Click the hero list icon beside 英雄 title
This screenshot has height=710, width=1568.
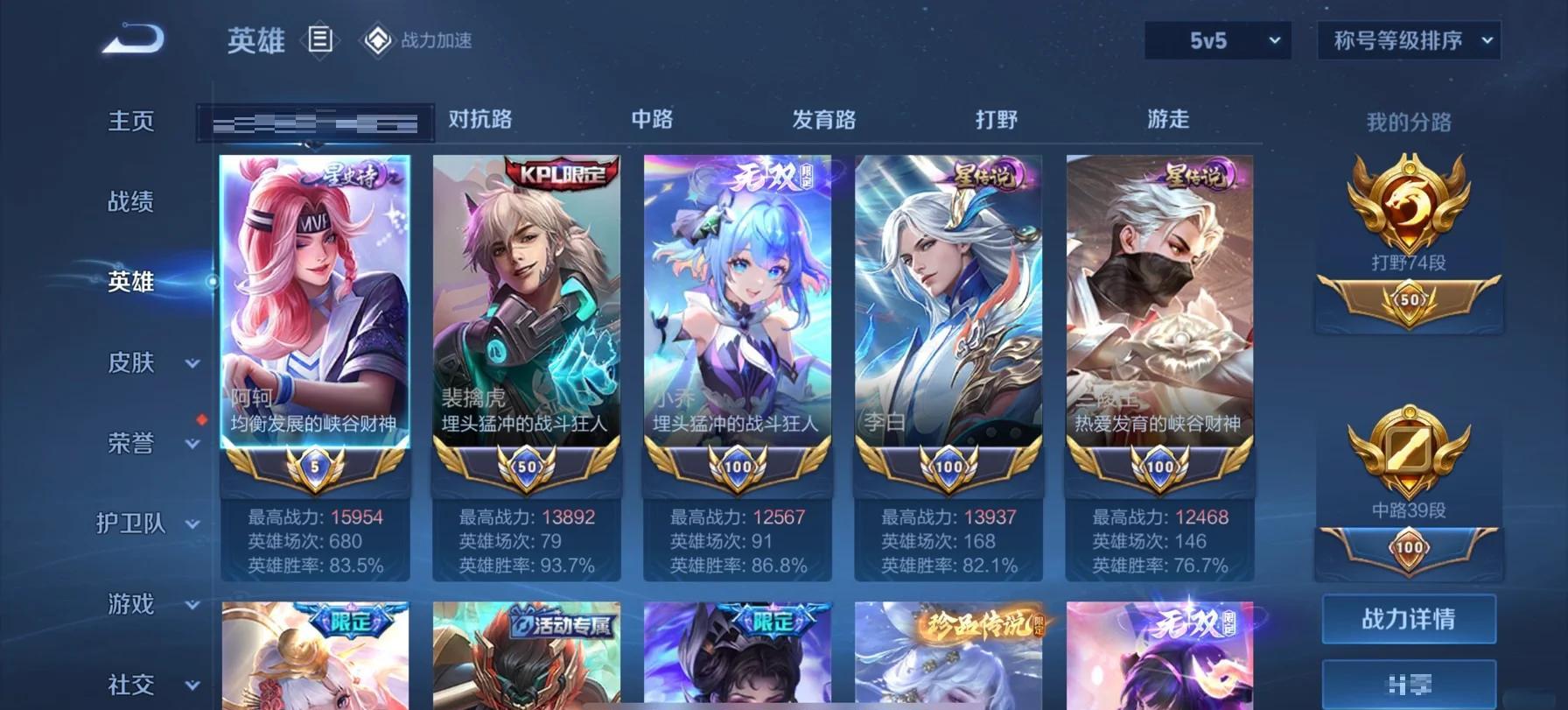[x=321, y=41]
